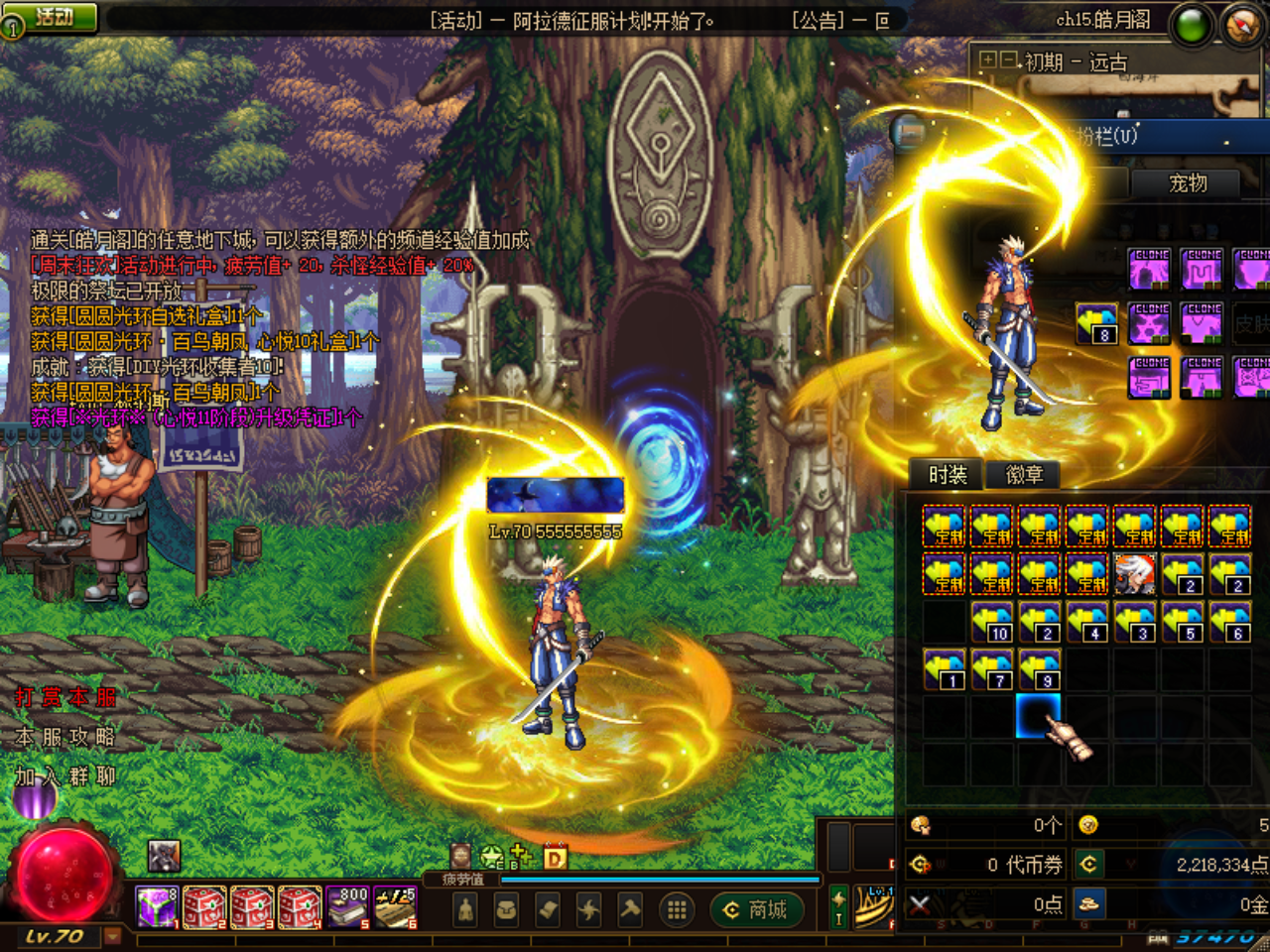Open the auction house hammer icon
The height and width of the screenshot is (952, 1270).
click(x=630, y=908)
